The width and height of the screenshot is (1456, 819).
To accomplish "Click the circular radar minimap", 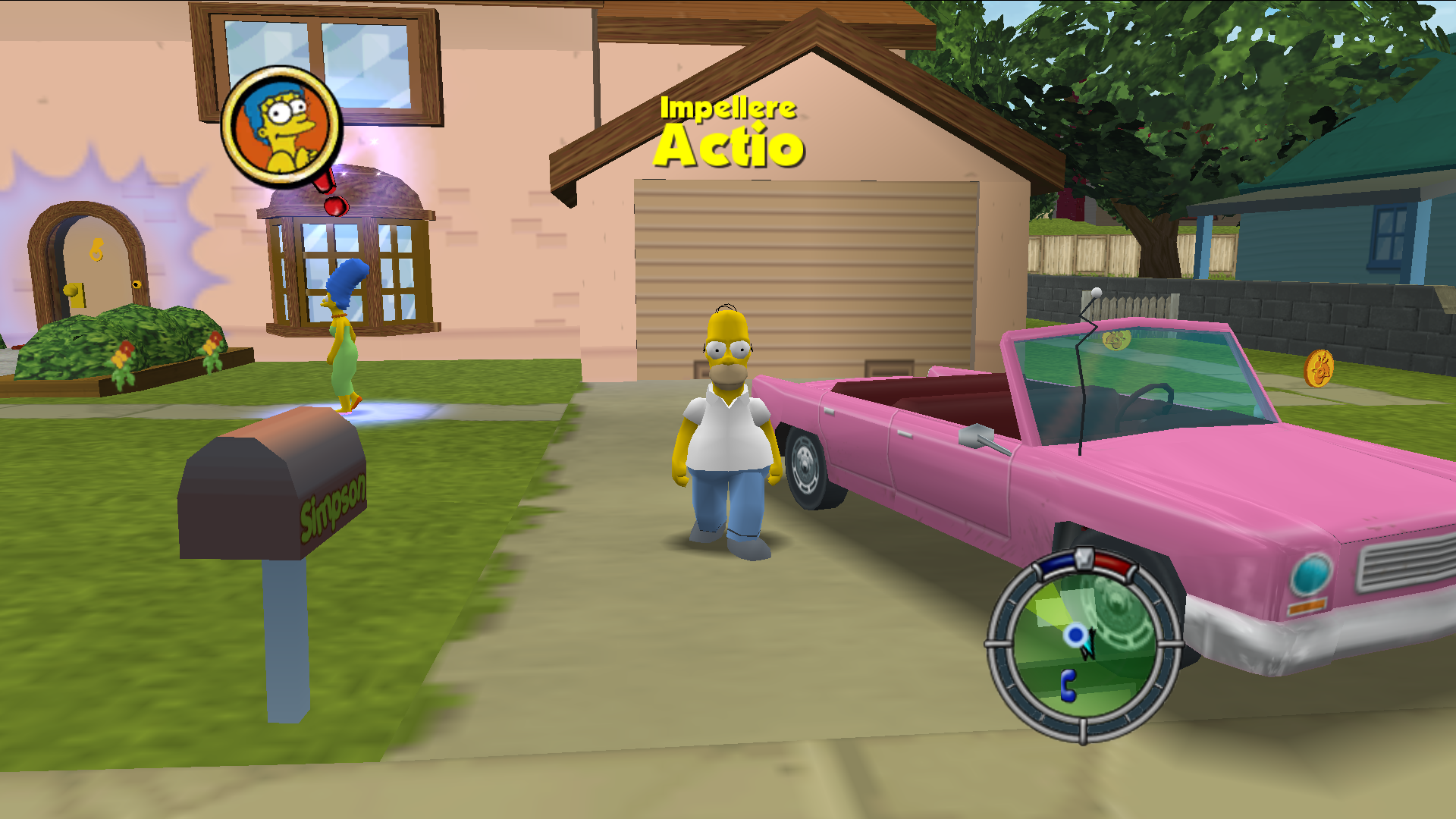I will click(1084, 646).
